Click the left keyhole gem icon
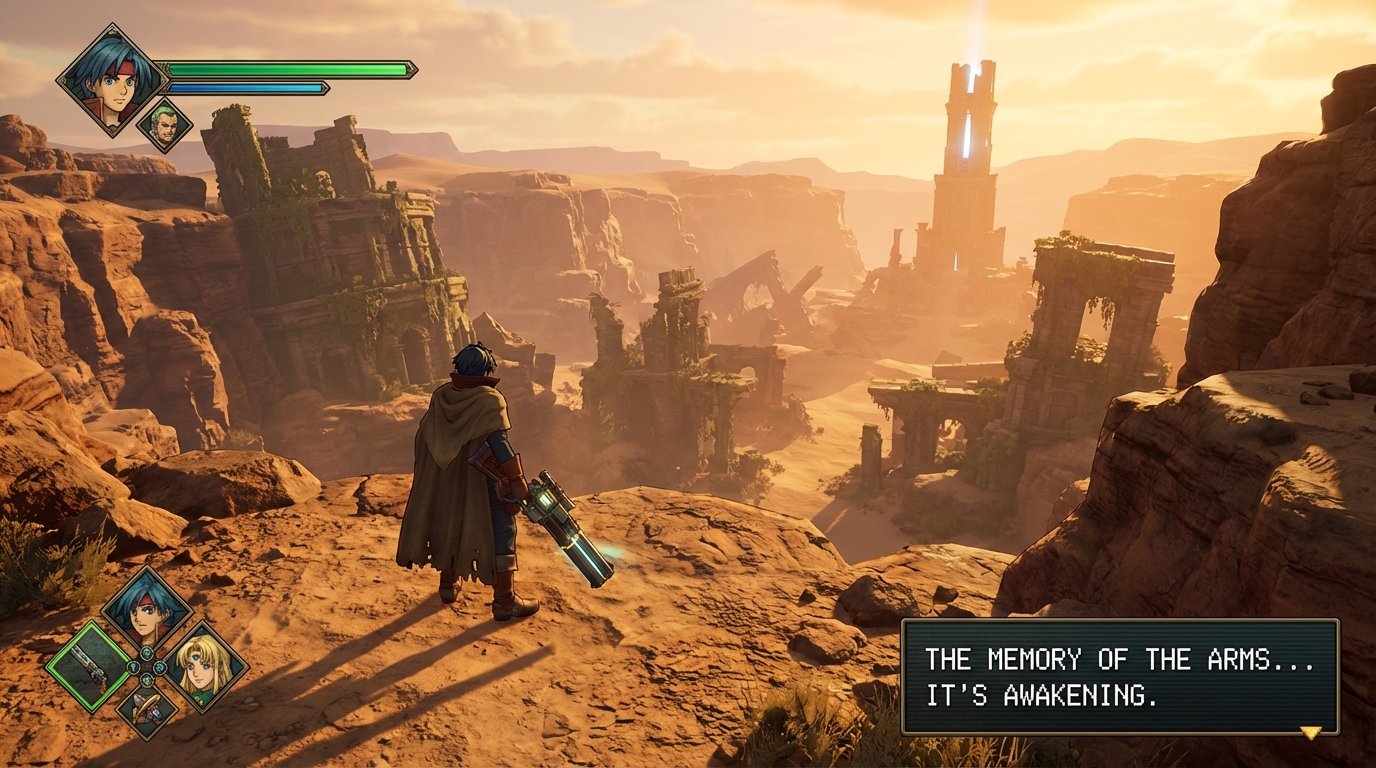Screen dimensions: 1376x768 pos(133,667)
